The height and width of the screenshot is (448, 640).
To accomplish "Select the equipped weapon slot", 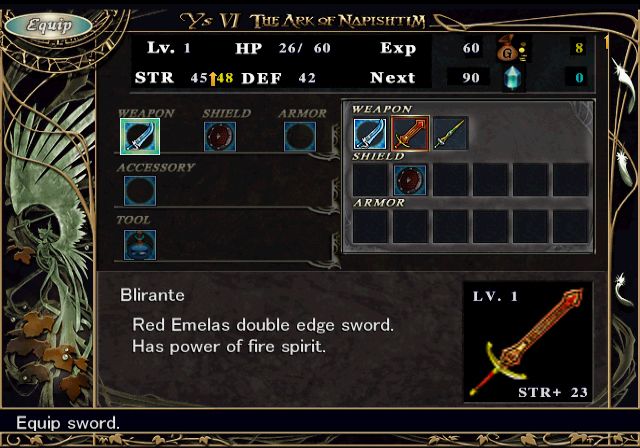I will pyautogui.click(x=139, y=136).
